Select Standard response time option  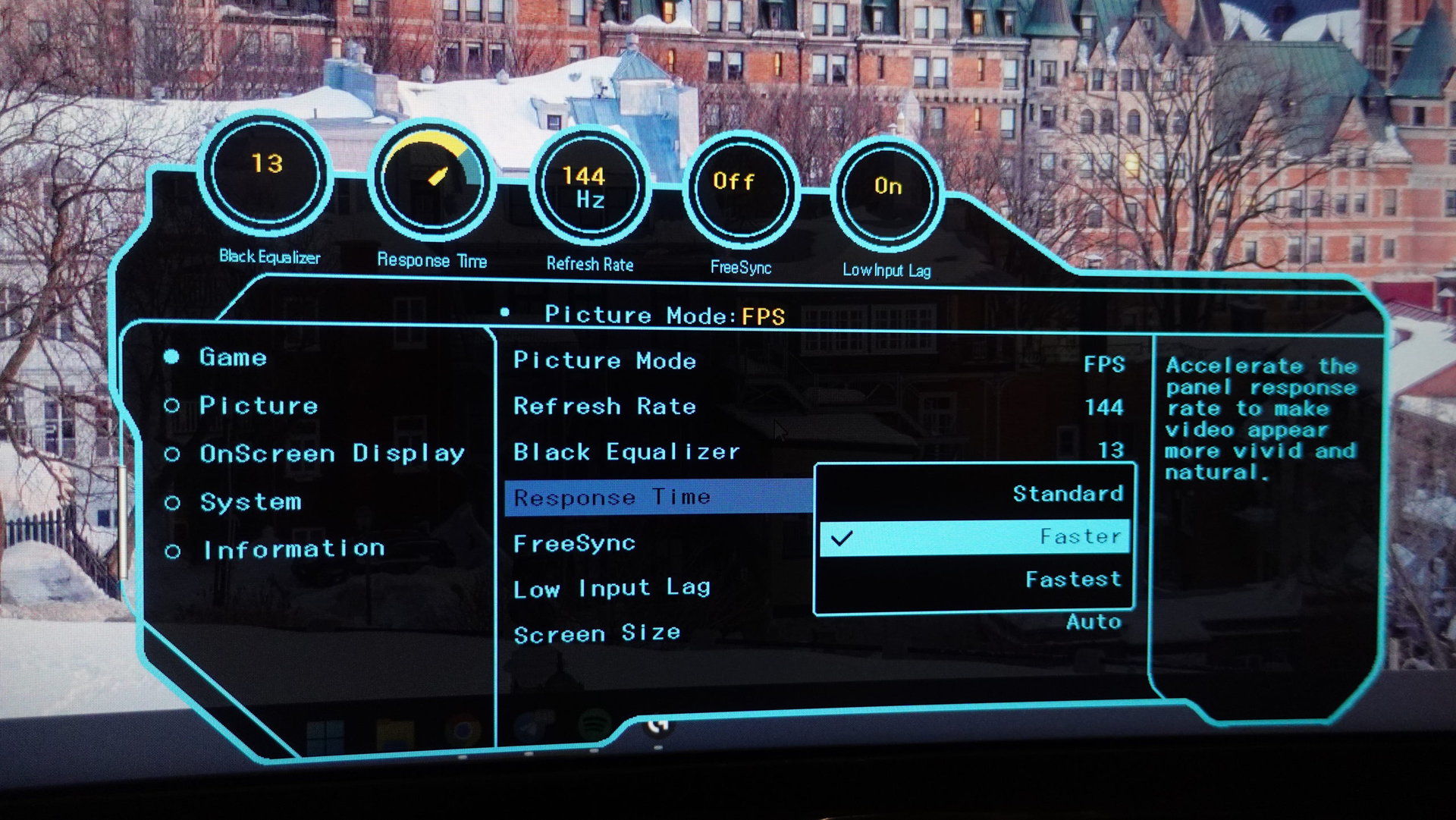[1069, 494]
